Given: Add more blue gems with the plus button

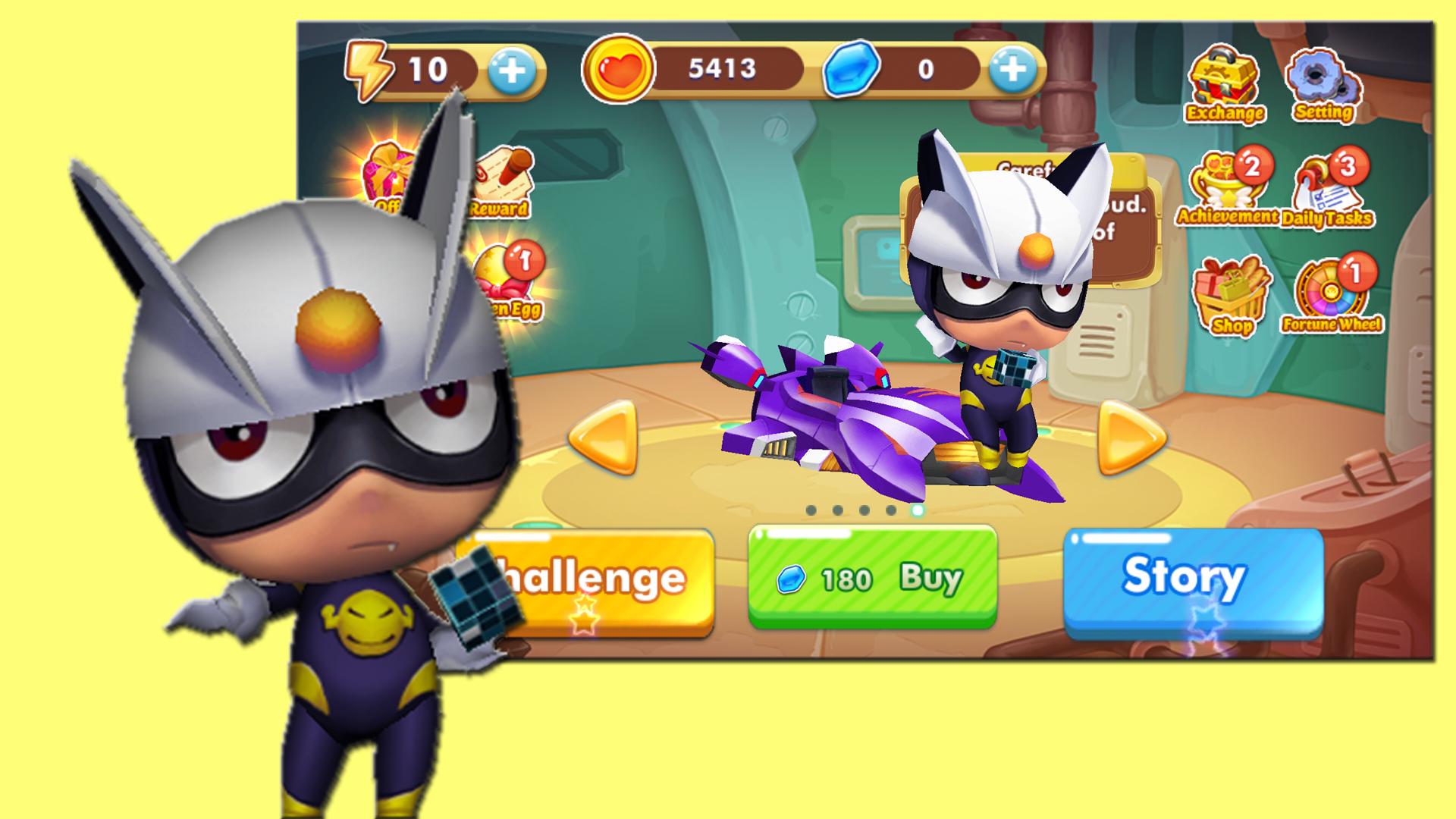Looking at the screenshot, I should [1012, 71].
